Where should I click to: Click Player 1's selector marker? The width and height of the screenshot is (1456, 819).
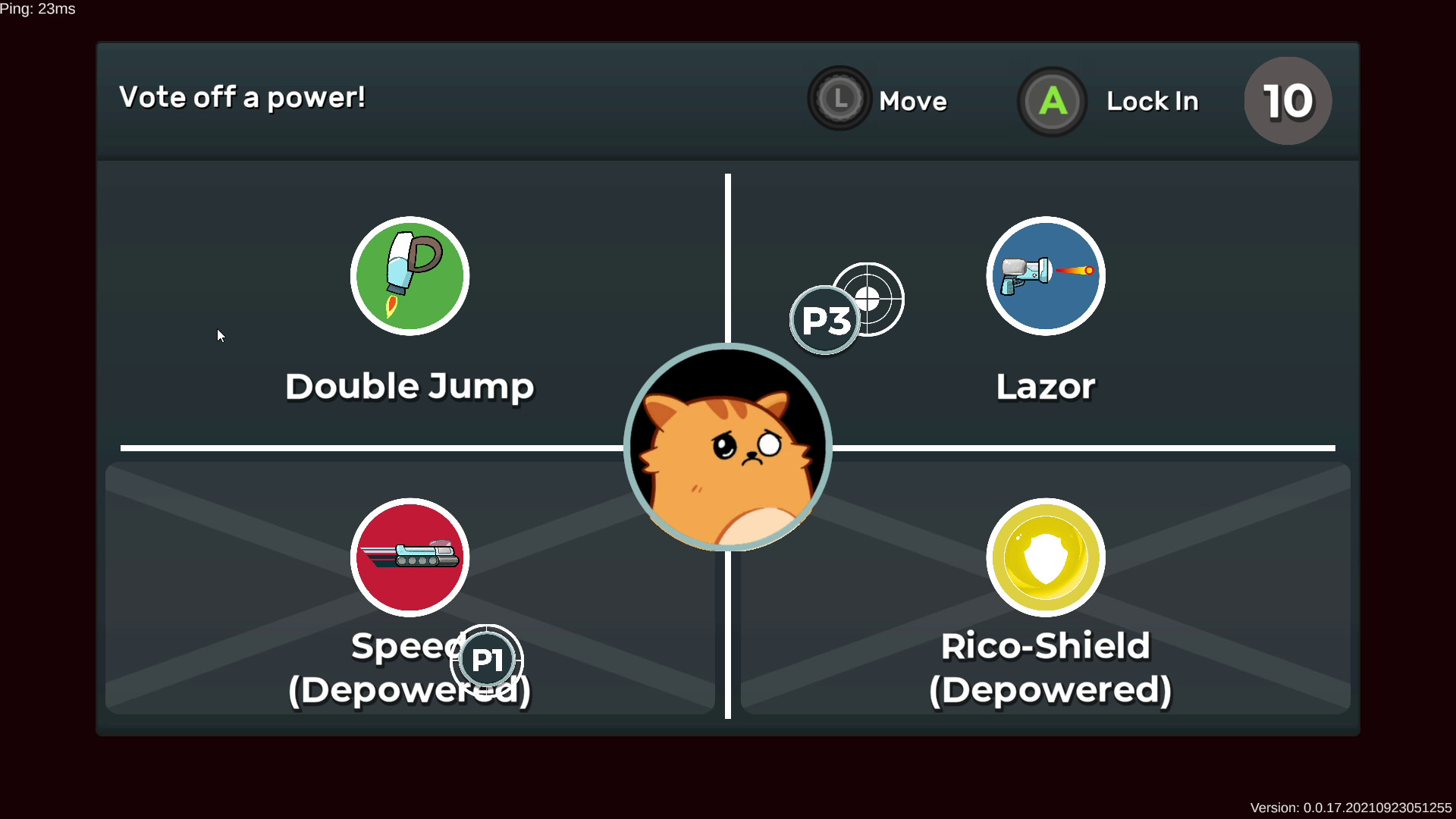pos(486,659)
